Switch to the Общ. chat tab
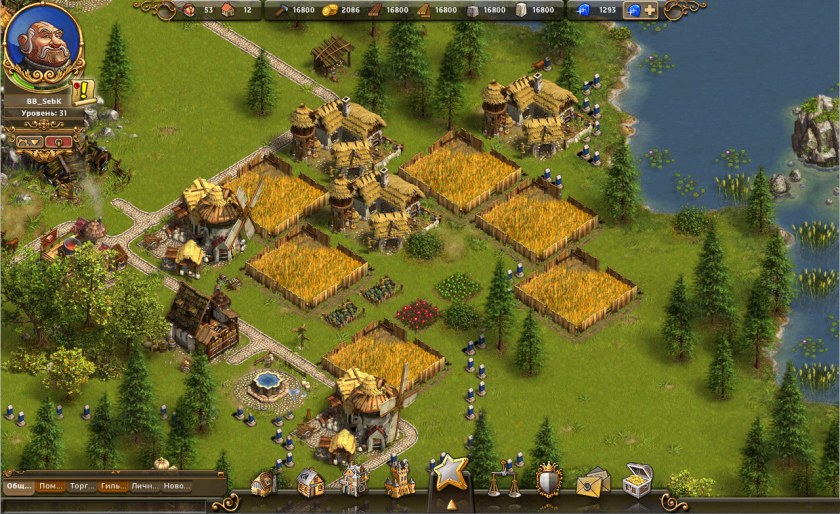This screenshot has width=840, height=514. point(19,487)
